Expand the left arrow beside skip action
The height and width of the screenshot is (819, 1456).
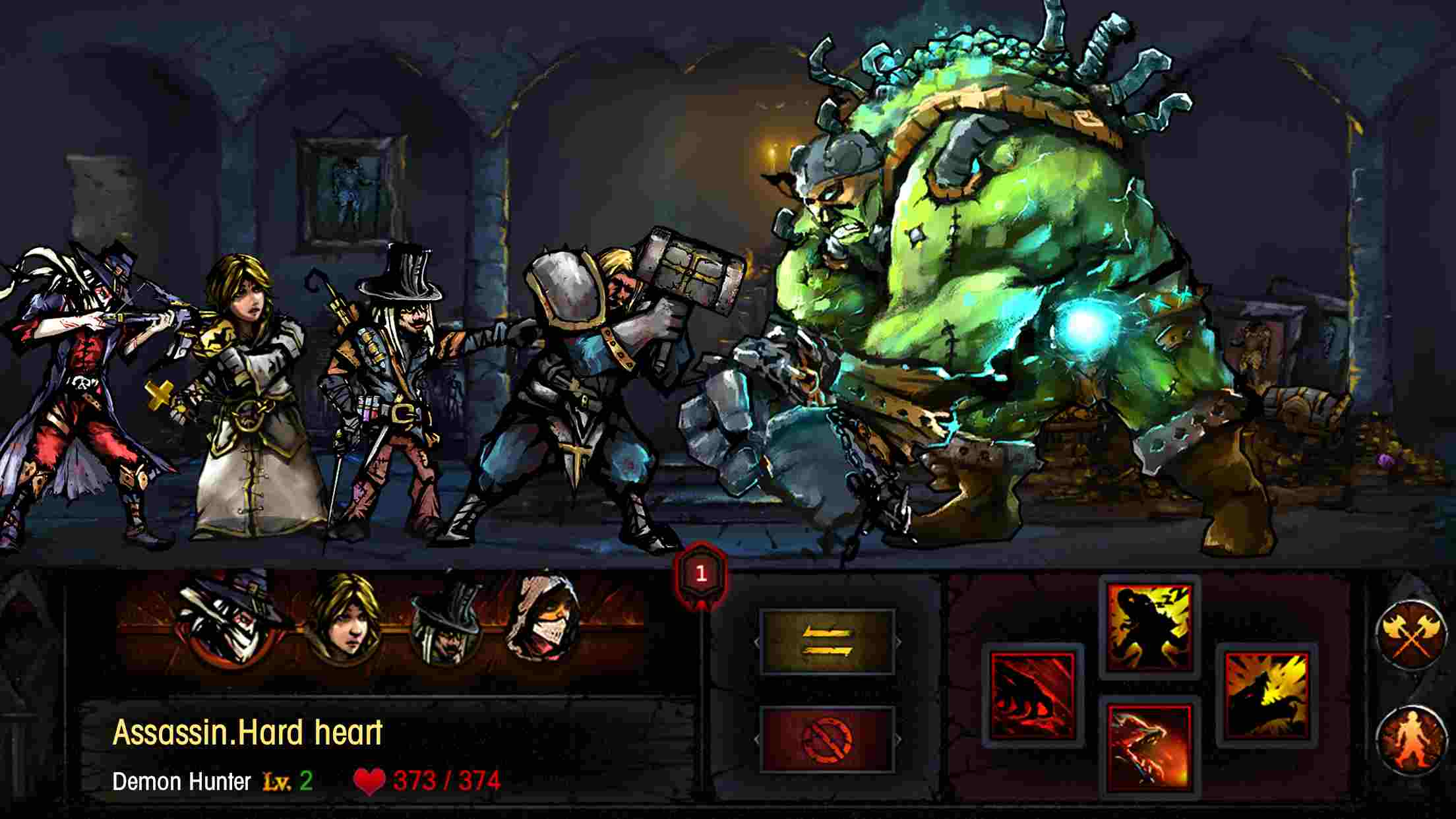(x=757, y=739)
